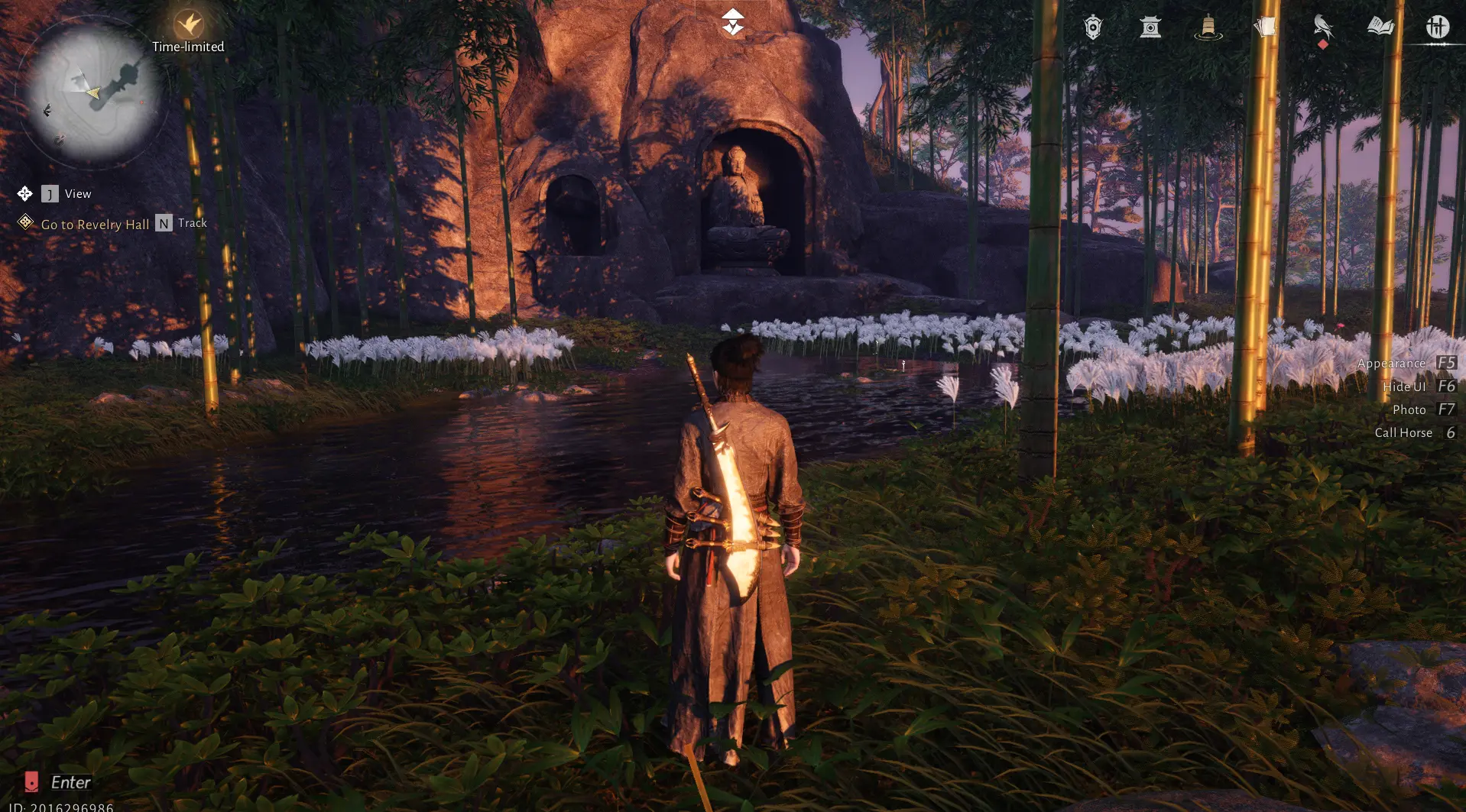Viewport: 1466px width, 812px height.
Task: Open the golden bell tower icon
Action: [1208, 27]
